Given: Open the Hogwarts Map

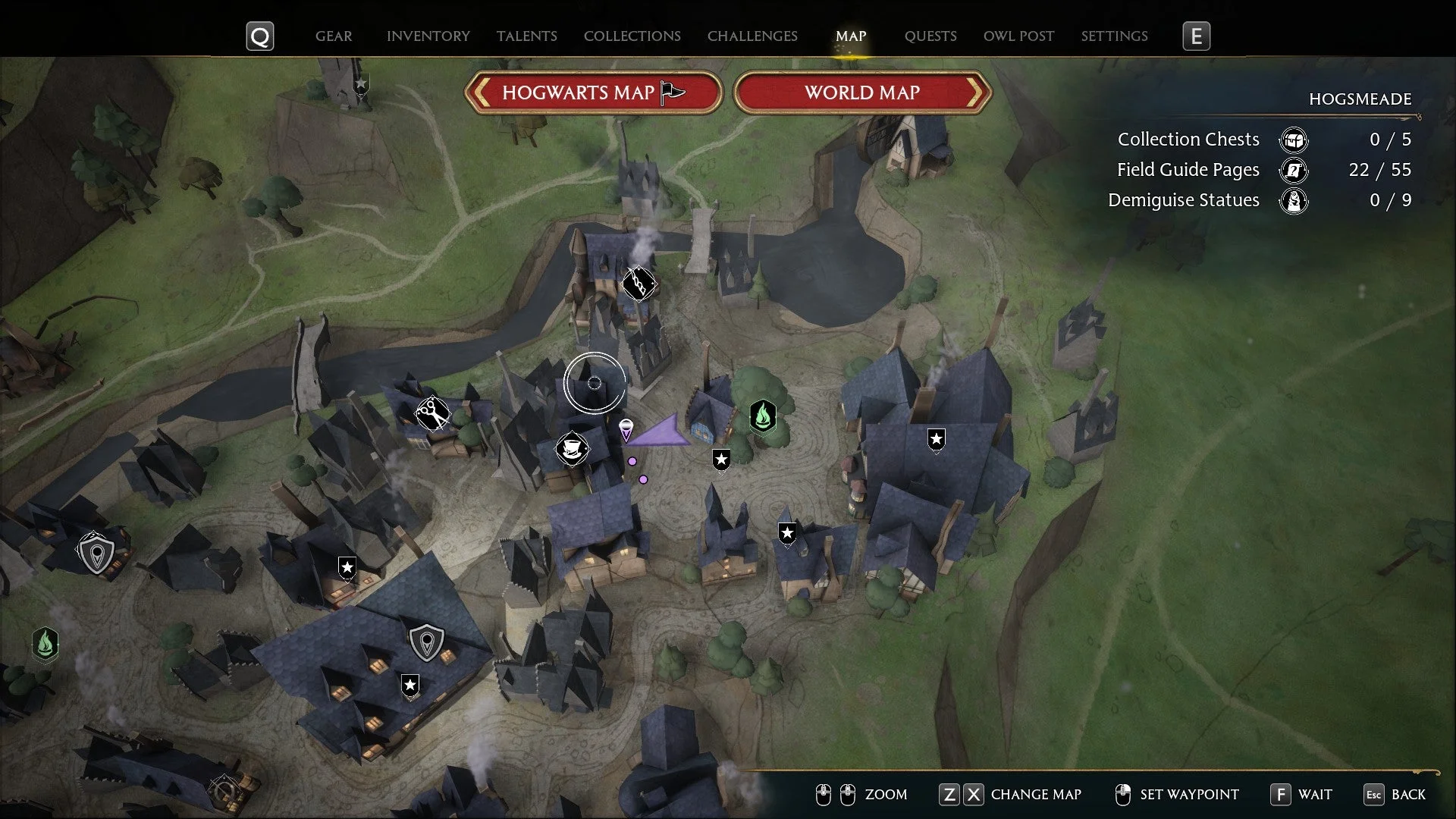Looking at the screenshot, I should click(x=593, y=93).
